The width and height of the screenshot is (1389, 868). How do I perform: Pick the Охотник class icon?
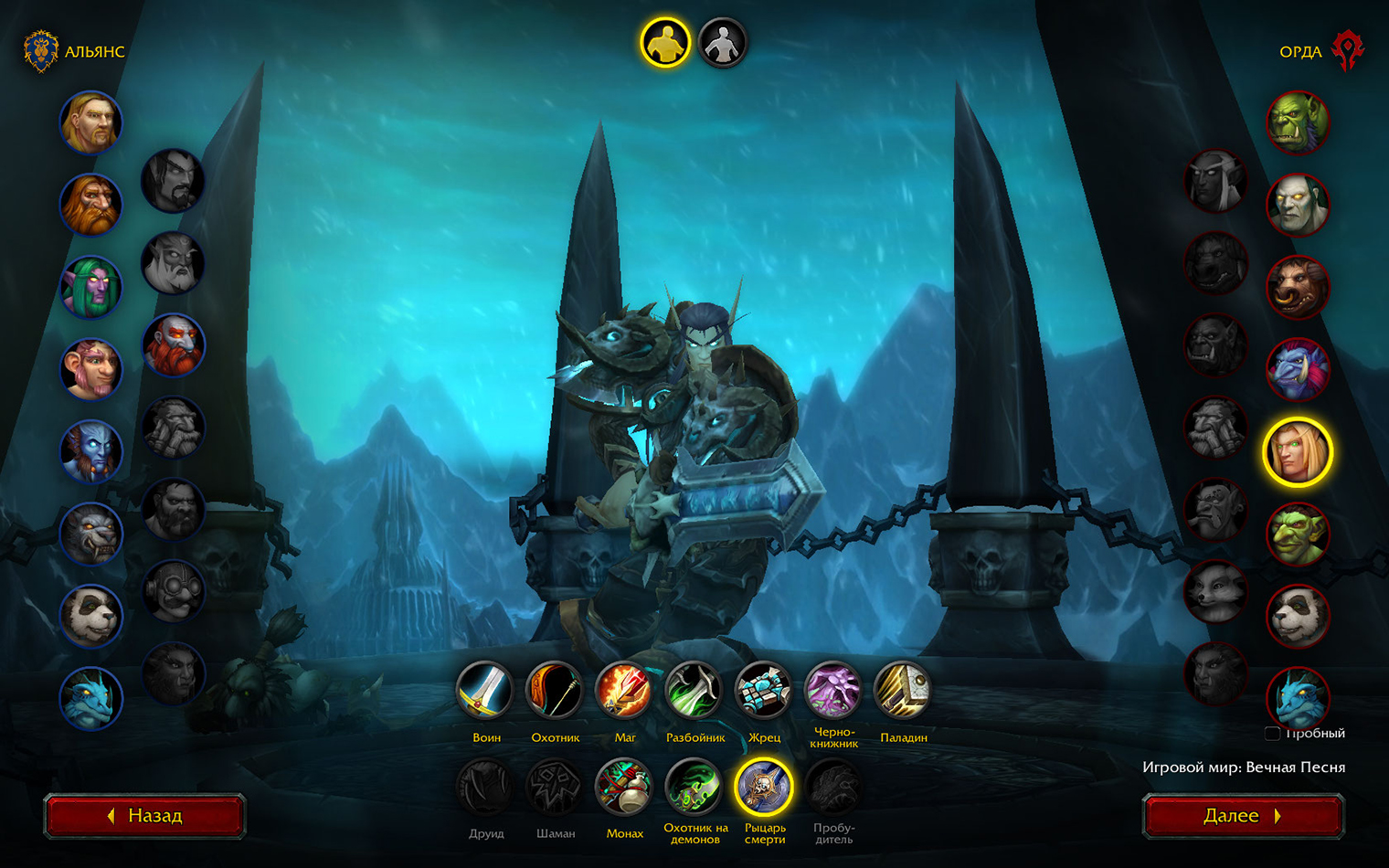[x=555, y=691]
